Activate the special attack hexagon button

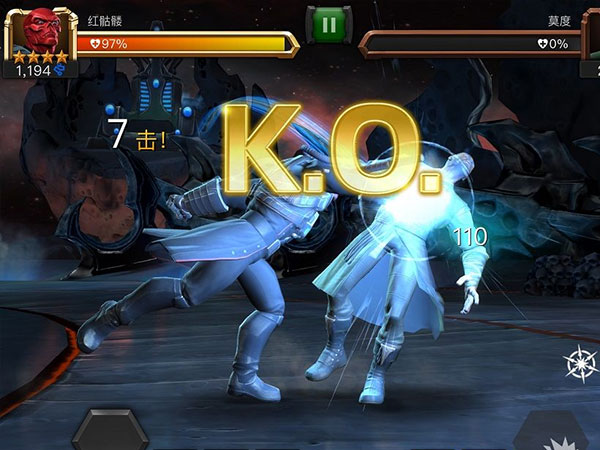(x=110, y=431)
